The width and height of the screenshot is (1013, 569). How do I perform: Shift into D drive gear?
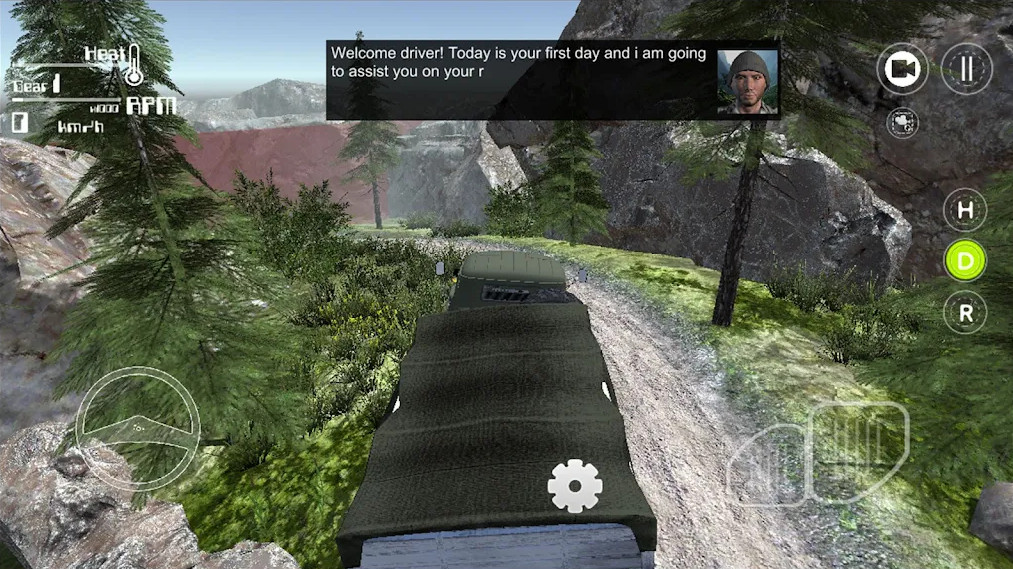pyautogui.click(x=965, y=261)
